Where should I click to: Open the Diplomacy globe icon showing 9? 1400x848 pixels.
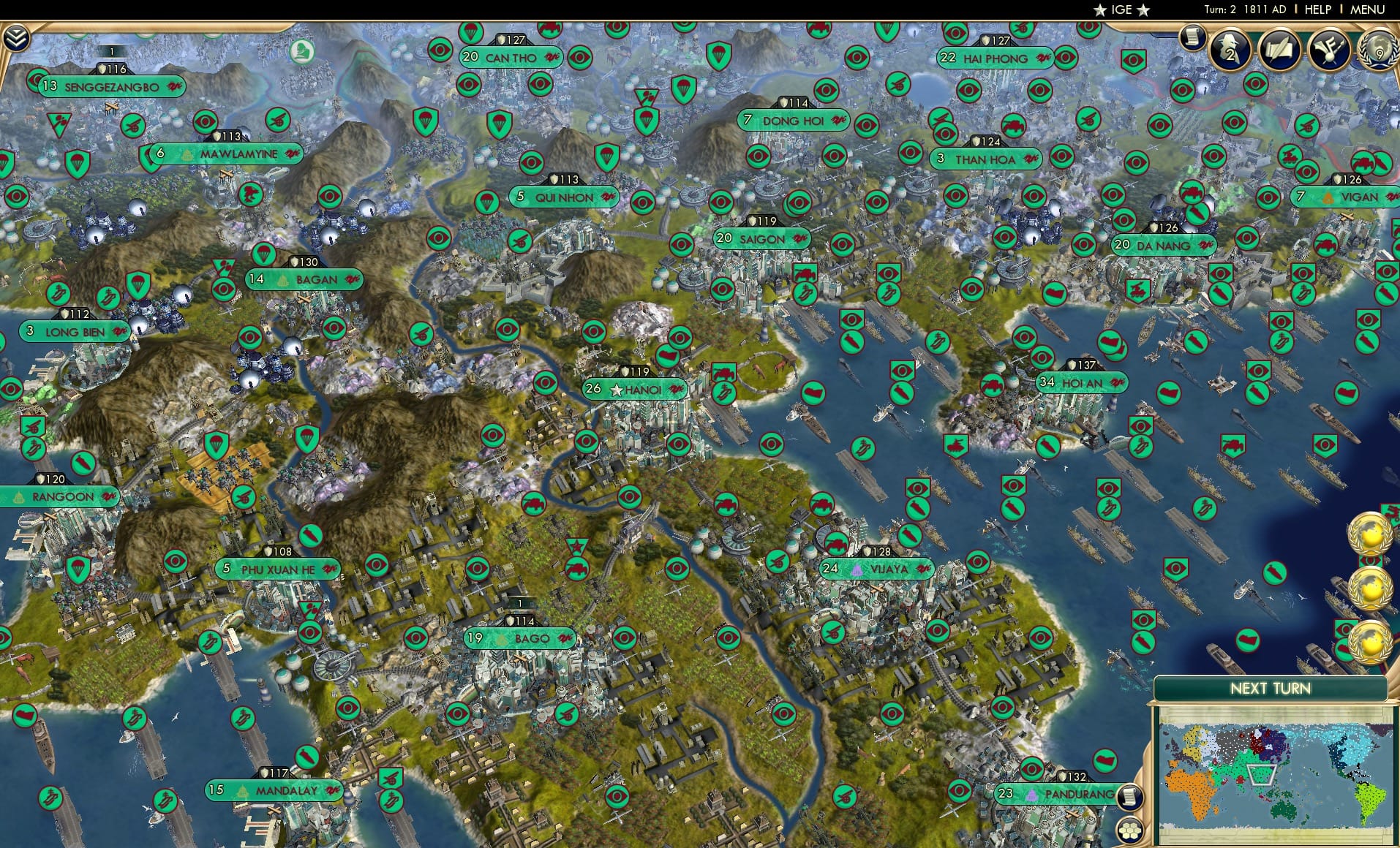pos(1380,51)
